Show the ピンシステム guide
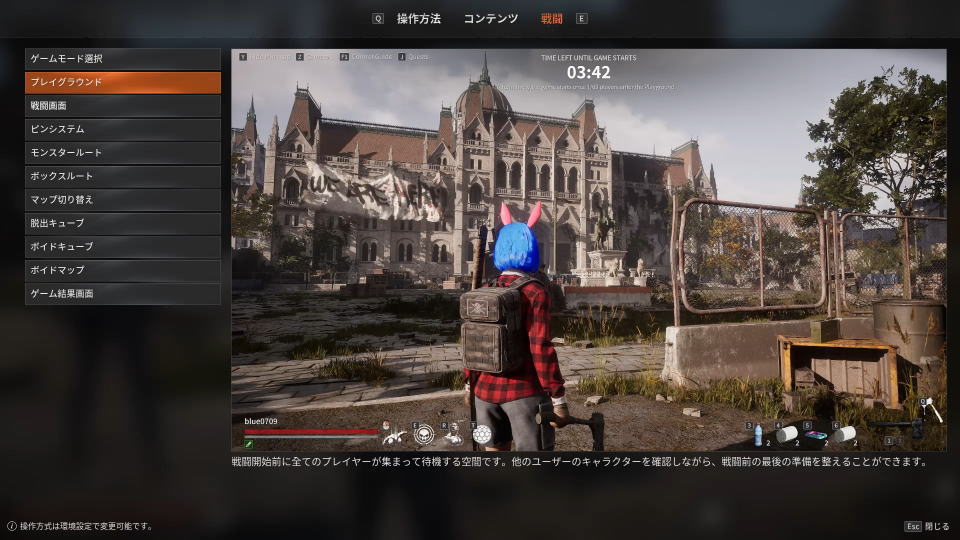 point(122,129)
